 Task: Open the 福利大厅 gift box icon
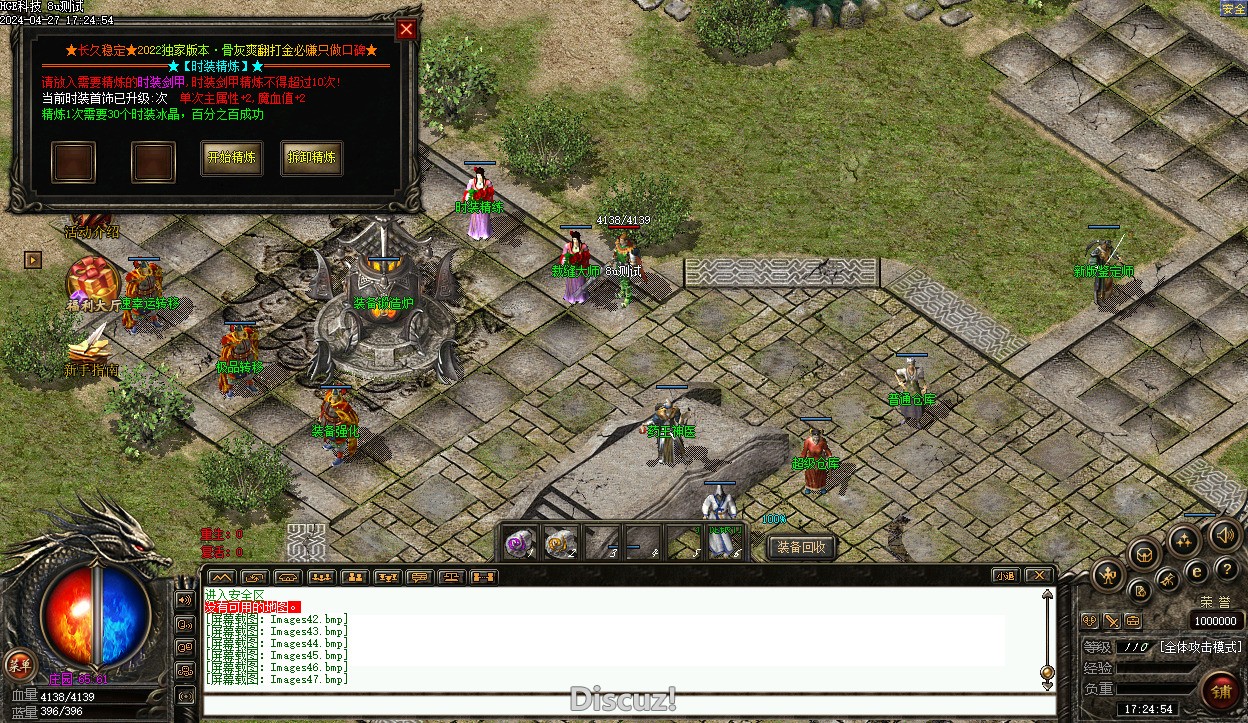92,279
